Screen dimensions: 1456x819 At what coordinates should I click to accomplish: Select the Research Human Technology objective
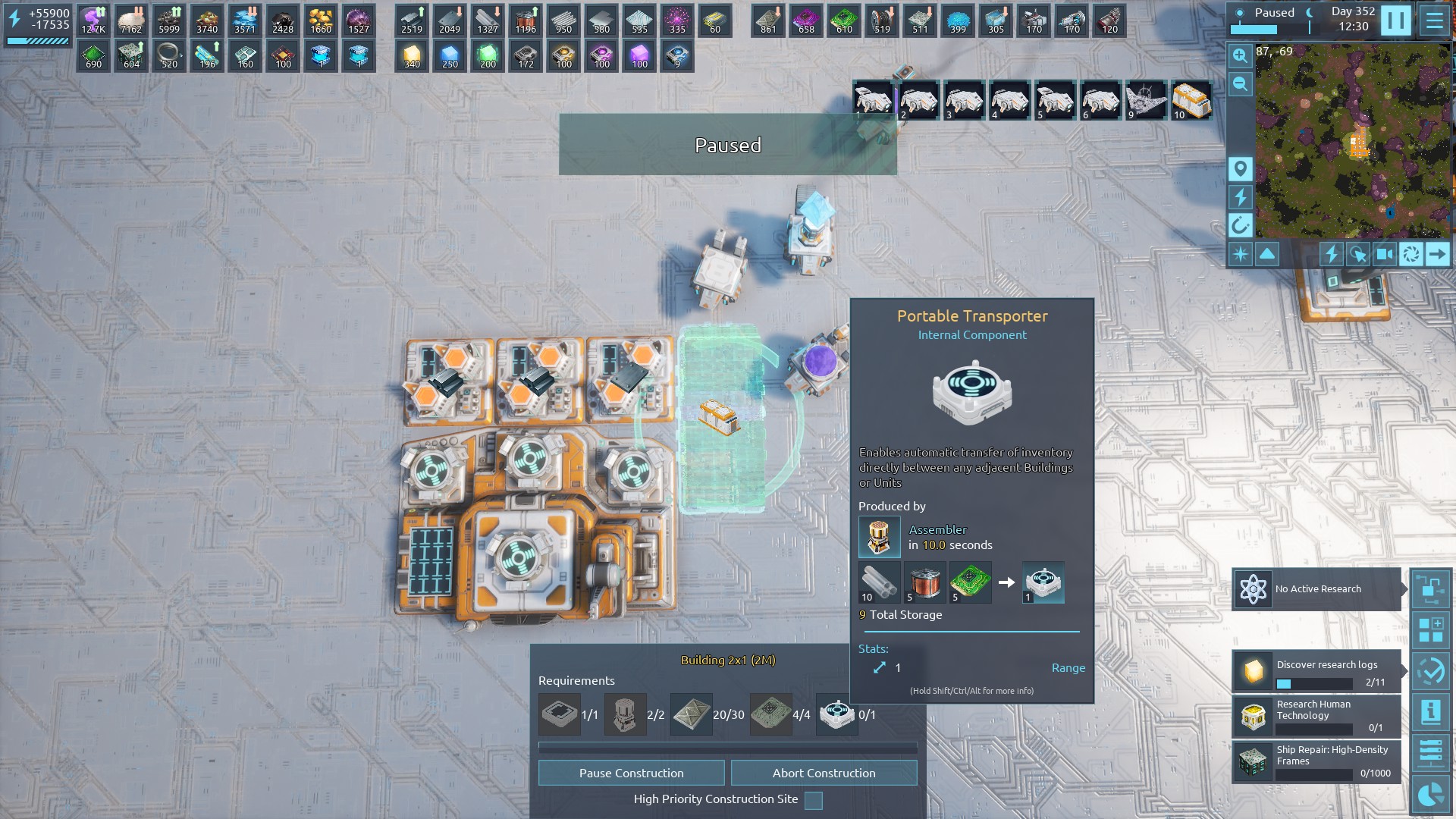click(1317, 715)
